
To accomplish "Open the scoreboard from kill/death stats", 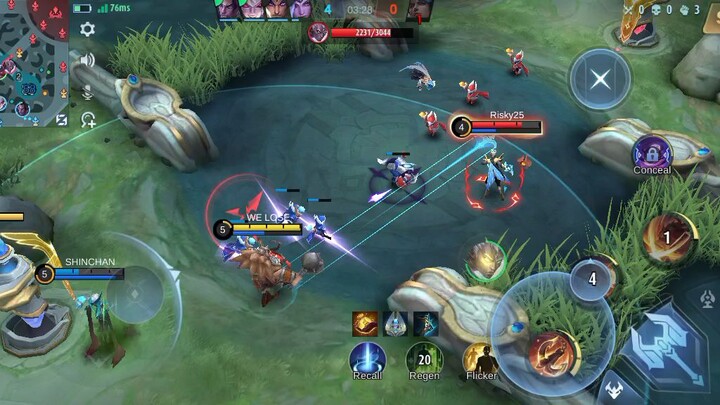I will [660, 9].
